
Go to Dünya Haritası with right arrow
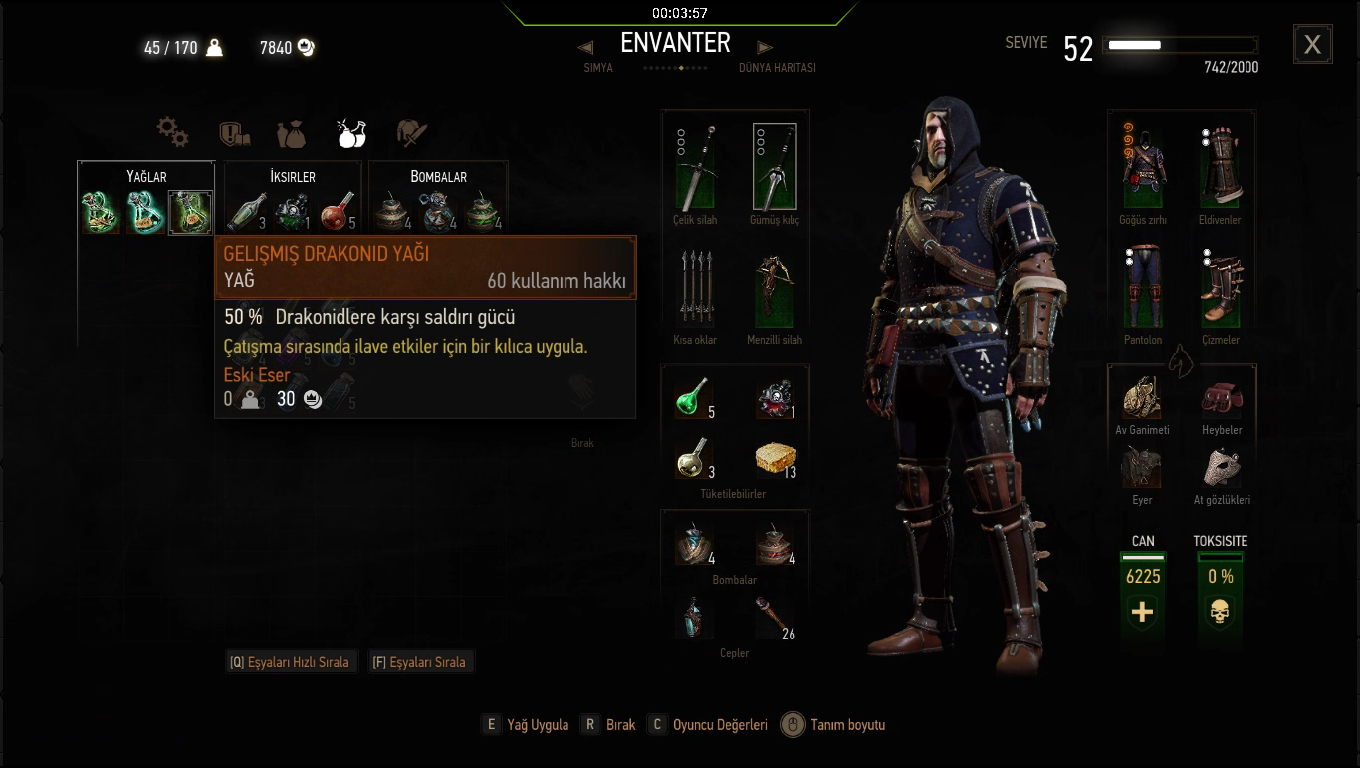click(765, 47)
